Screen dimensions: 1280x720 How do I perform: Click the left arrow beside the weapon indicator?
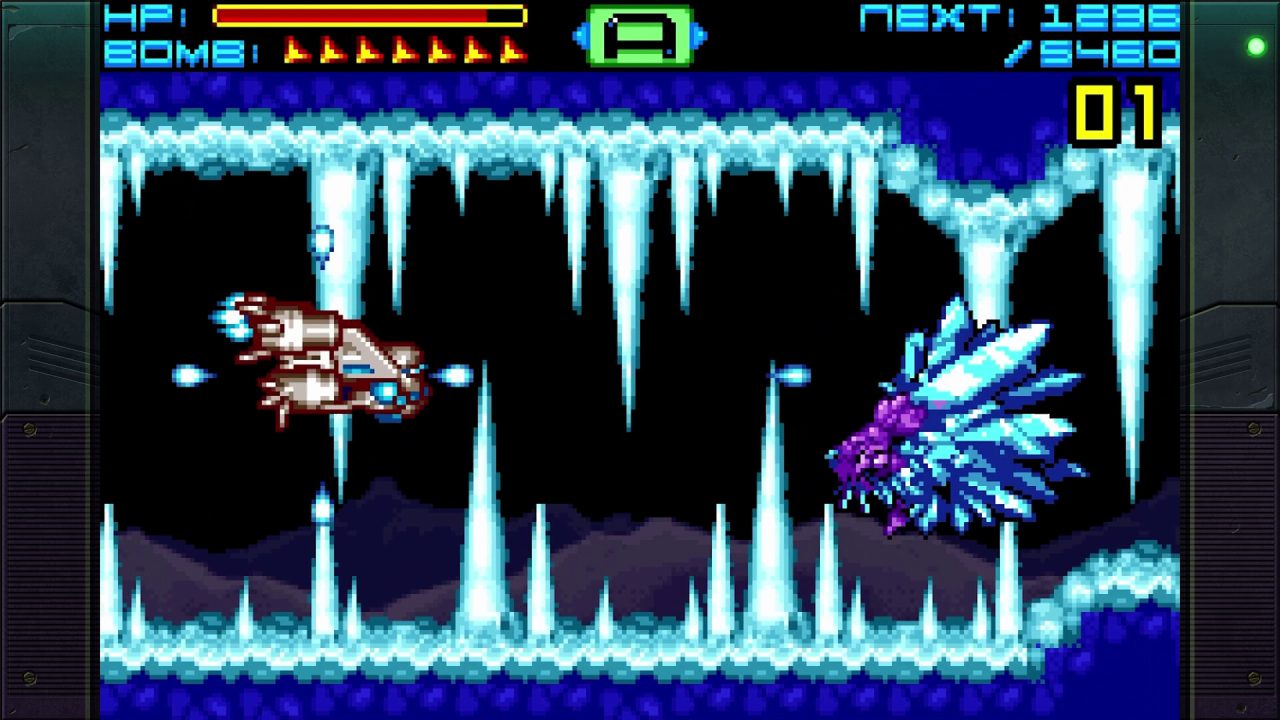[x=580, y=33]
